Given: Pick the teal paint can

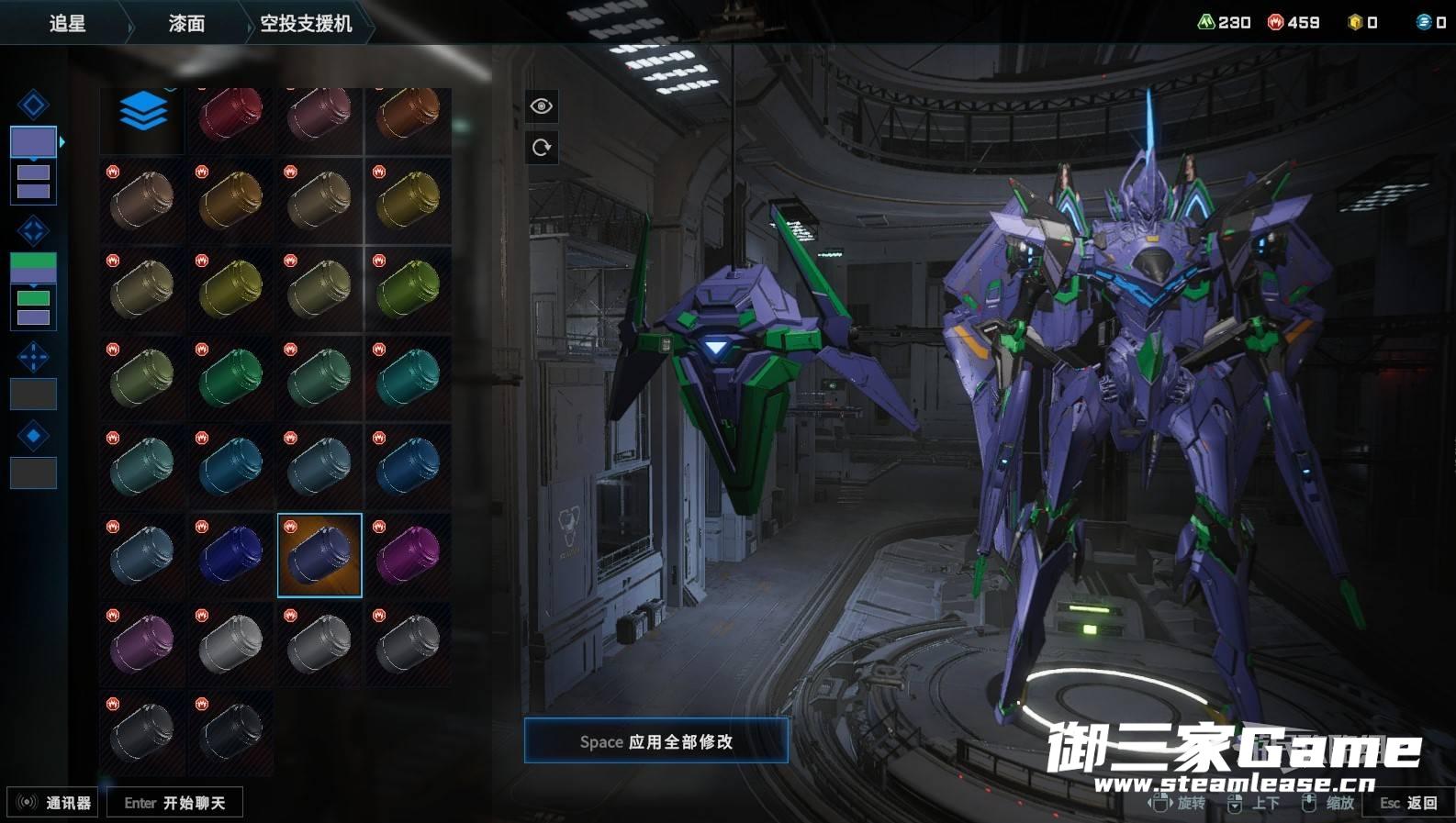Looking at the screenshot, I should point(408,377).
